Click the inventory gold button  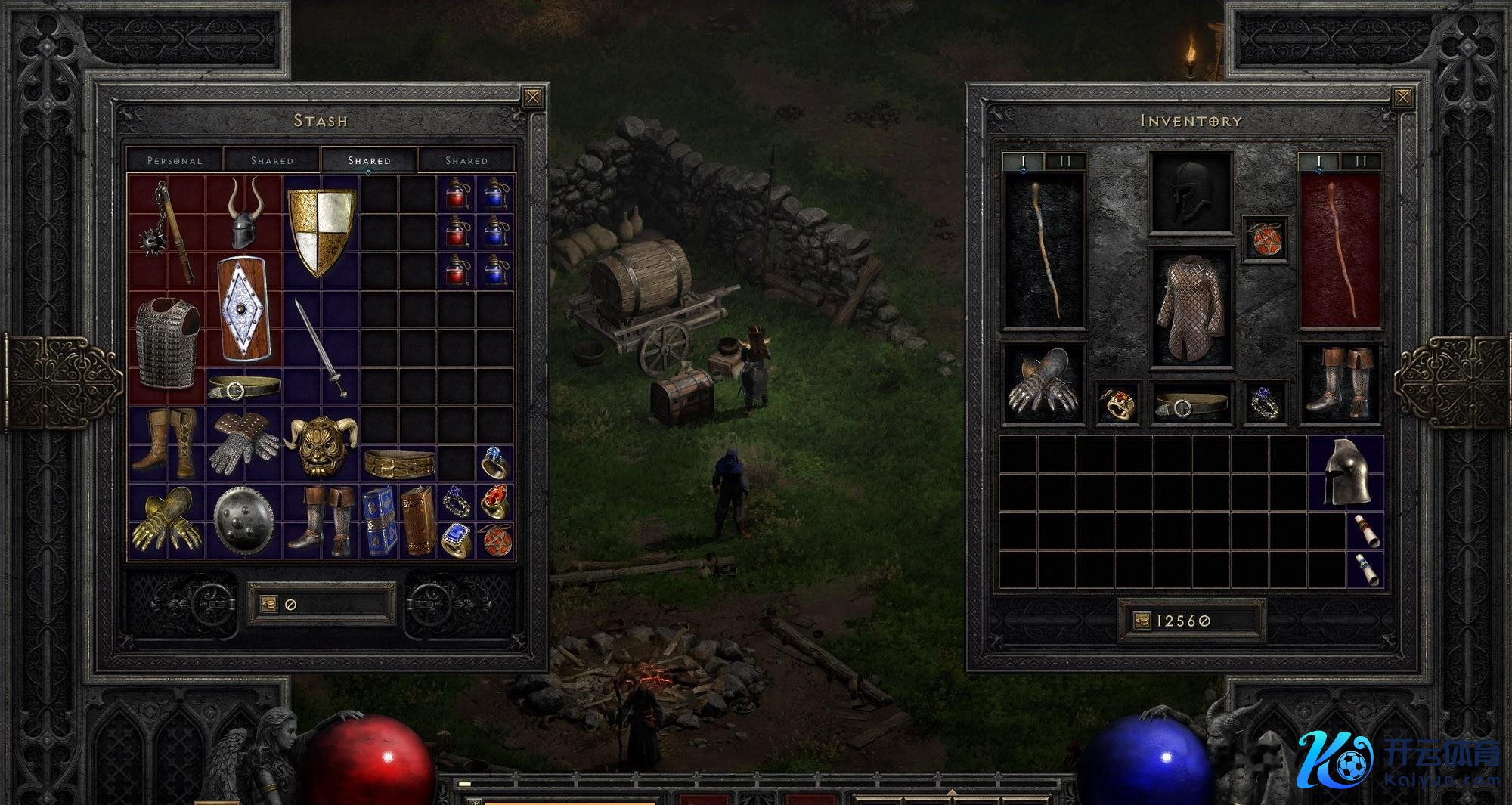1142,621
